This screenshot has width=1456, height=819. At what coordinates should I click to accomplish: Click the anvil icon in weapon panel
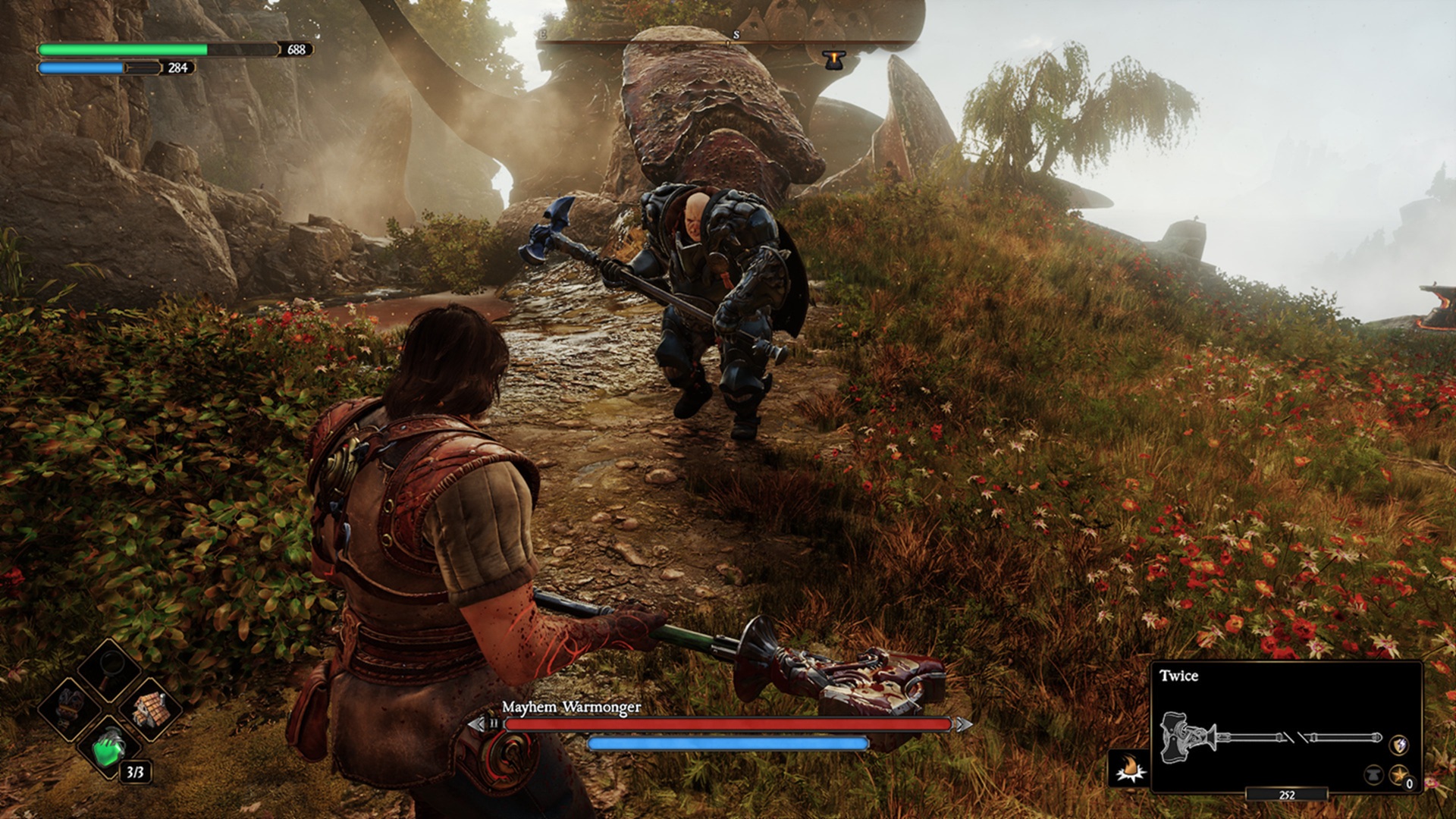1373,775
